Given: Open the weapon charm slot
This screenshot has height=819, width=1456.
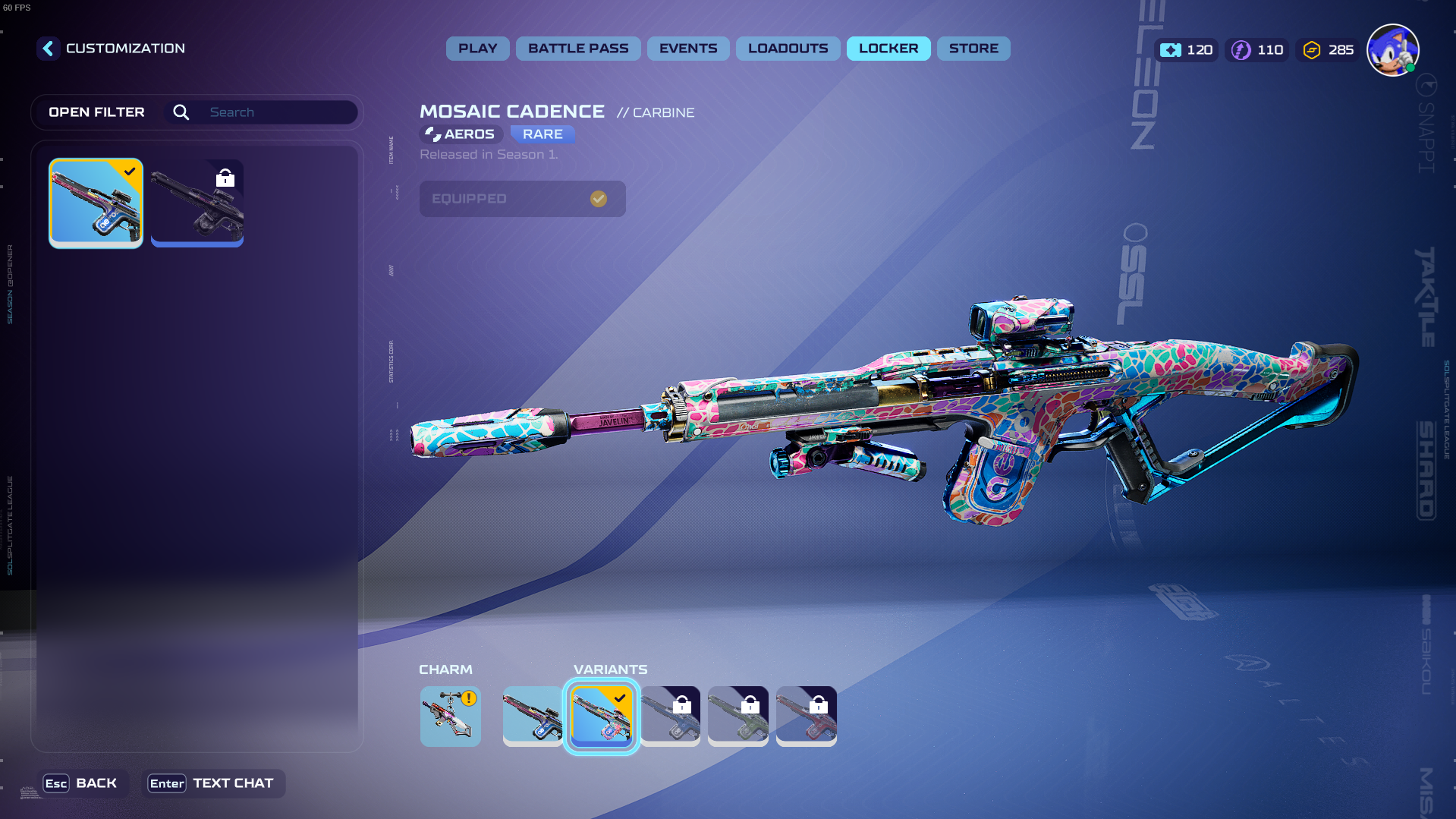Looking at the screenshot, I should 450,716.
